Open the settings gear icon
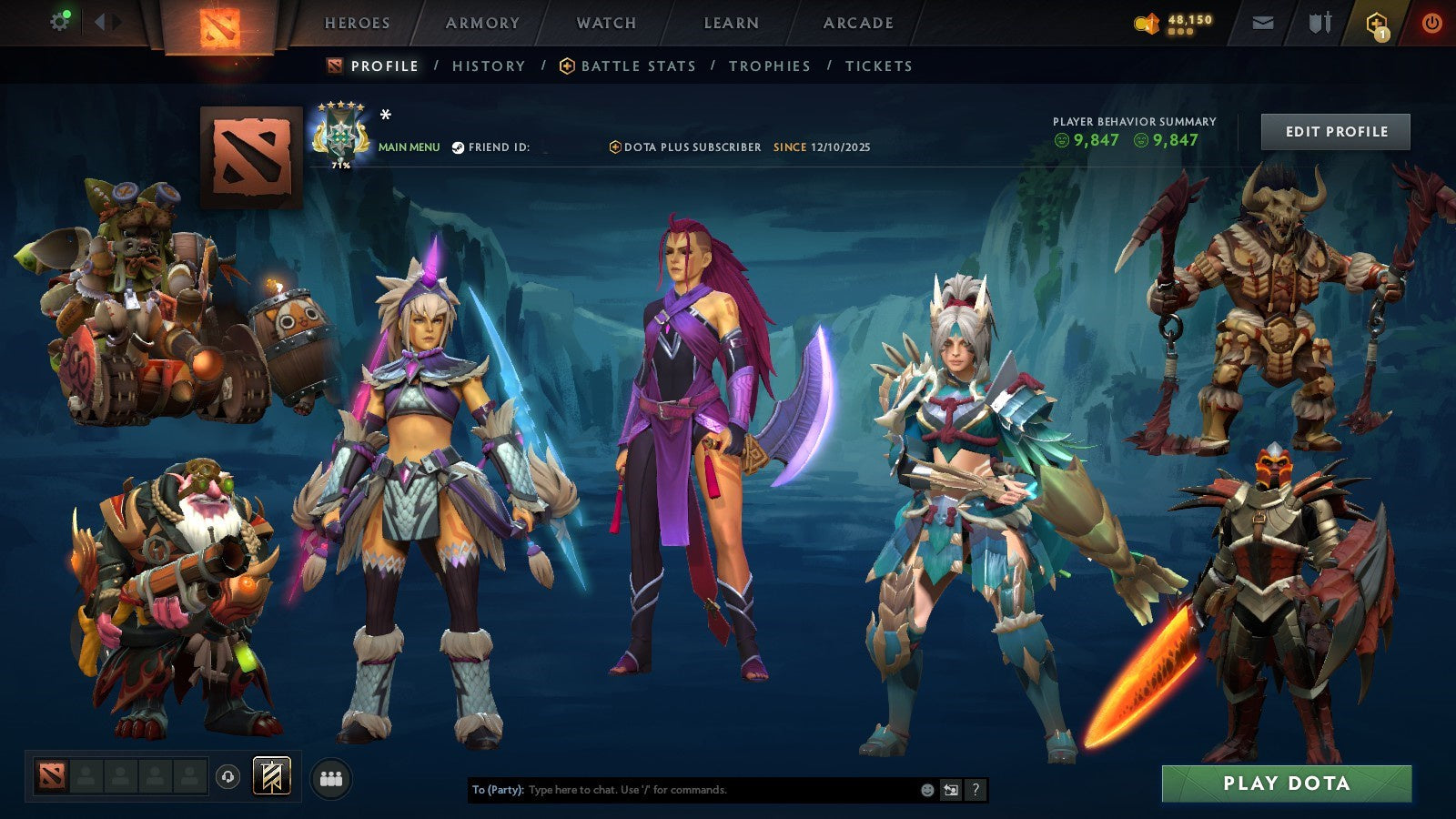 [x=60, y=20]
